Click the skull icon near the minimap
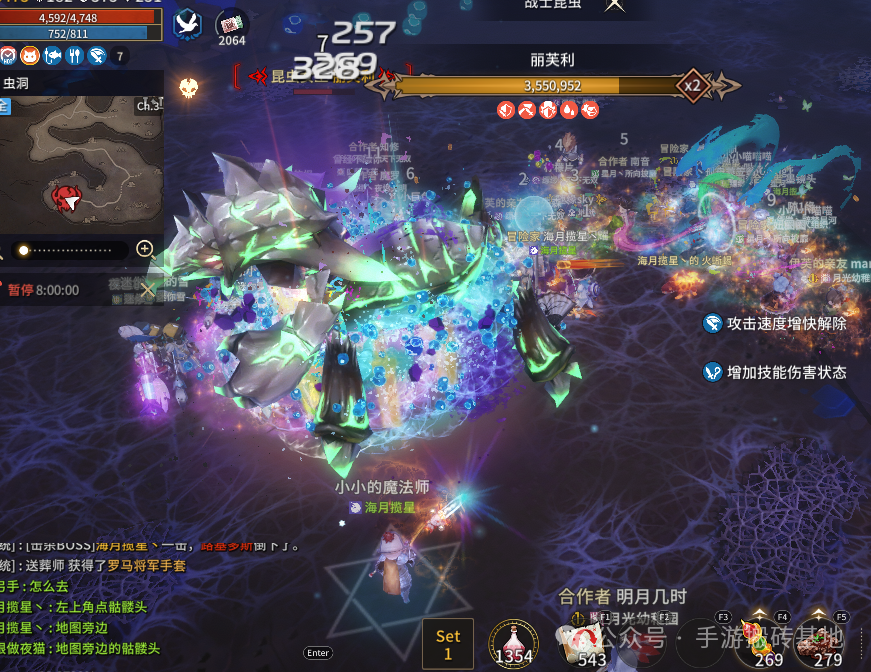The image size is (871, 672). point(187,89)
